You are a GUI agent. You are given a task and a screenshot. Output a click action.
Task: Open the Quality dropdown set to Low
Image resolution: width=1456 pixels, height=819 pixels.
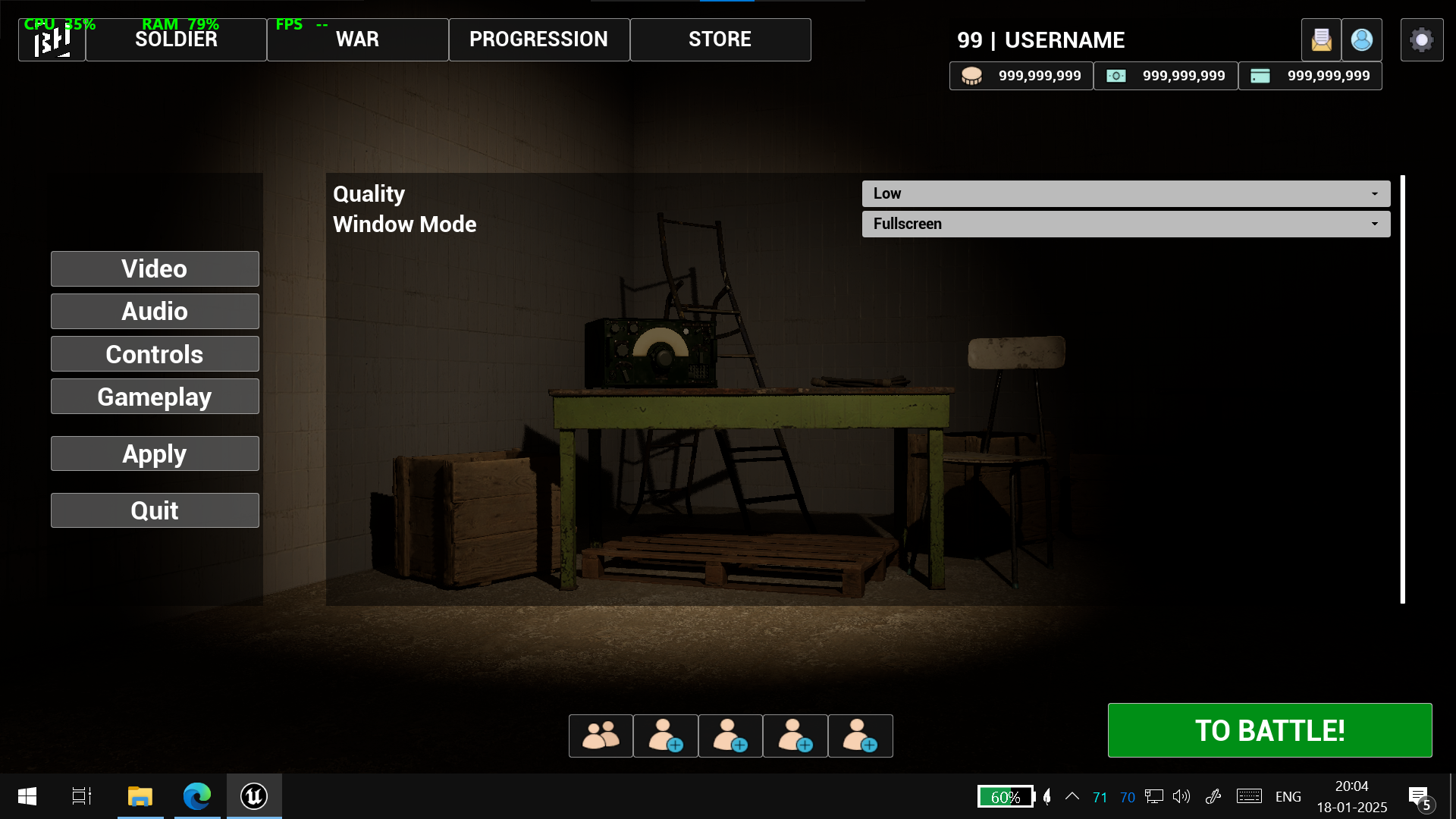(1125, 193)
